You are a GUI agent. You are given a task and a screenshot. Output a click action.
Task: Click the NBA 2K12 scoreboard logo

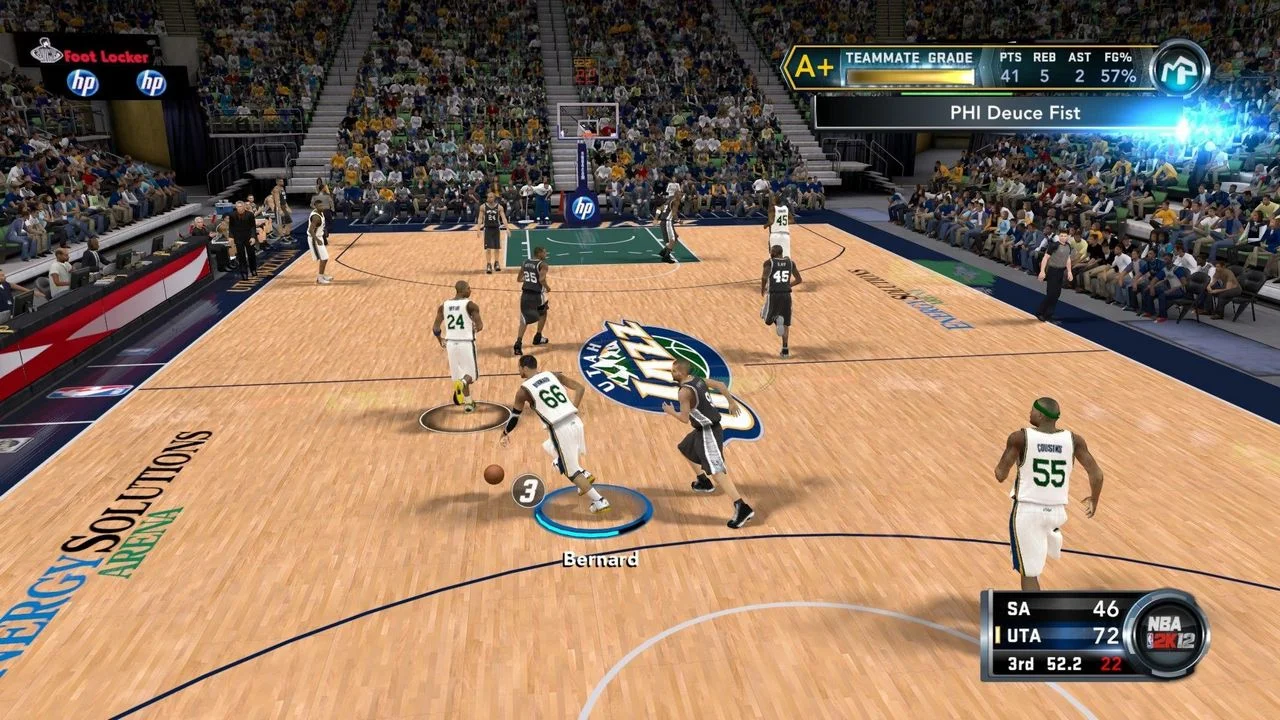(x=1165, y=634)
